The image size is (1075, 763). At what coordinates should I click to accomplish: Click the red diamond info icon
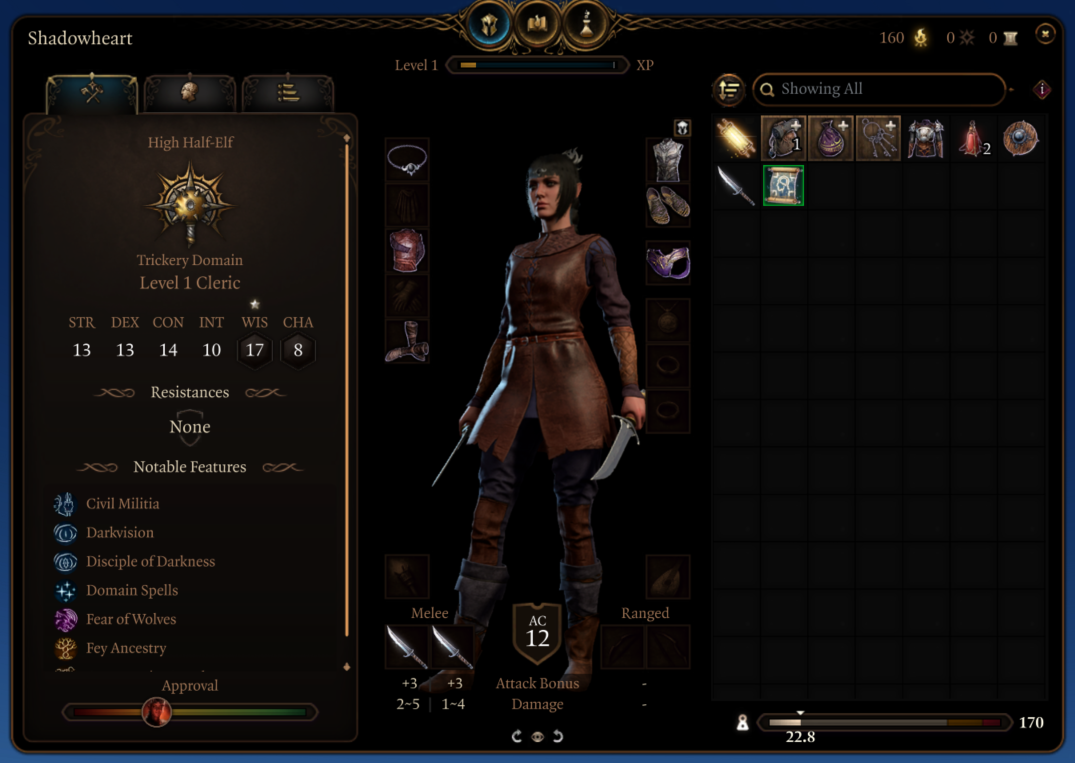tap(1042, 90)
